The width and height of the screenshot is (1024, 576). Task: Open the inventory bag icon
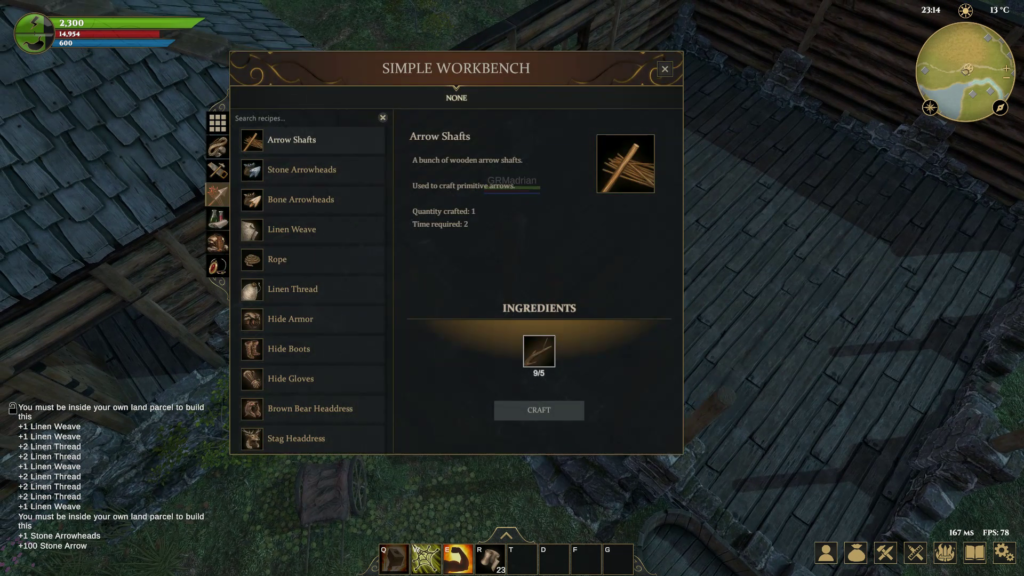(x=855, y=552)
